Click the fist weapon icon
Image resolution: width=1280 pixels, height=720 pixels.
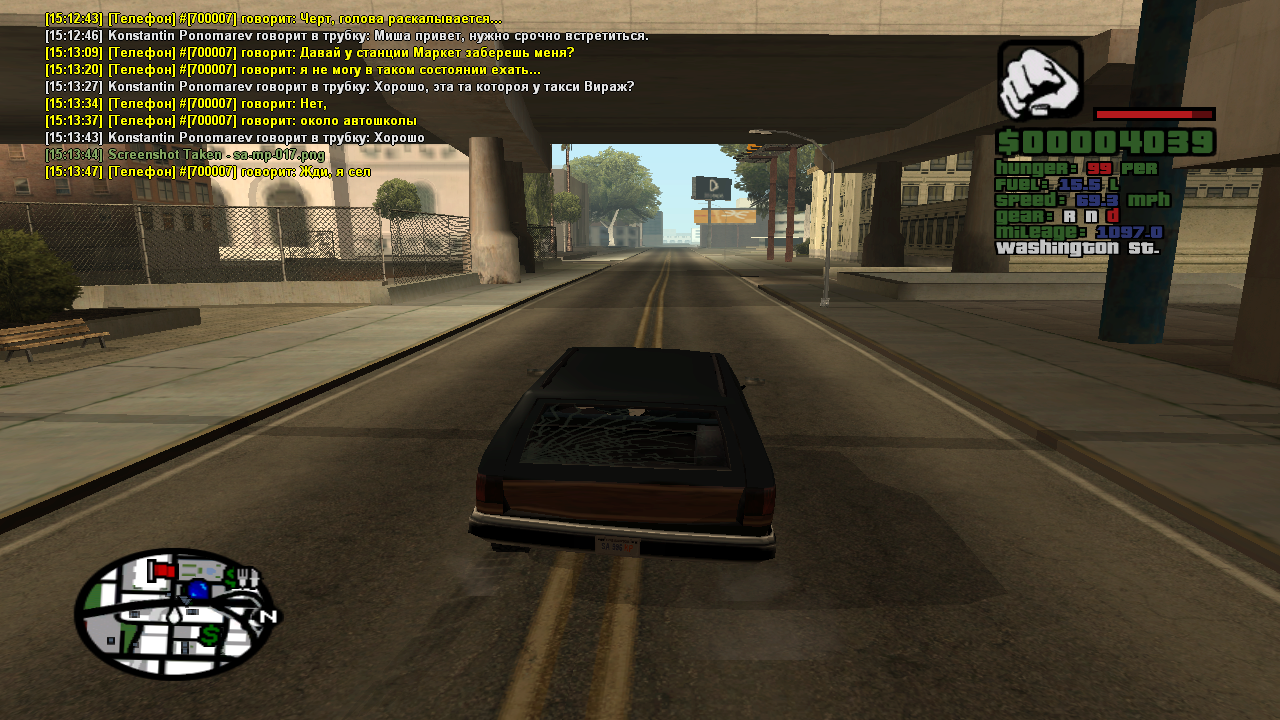coord(1040,79)
